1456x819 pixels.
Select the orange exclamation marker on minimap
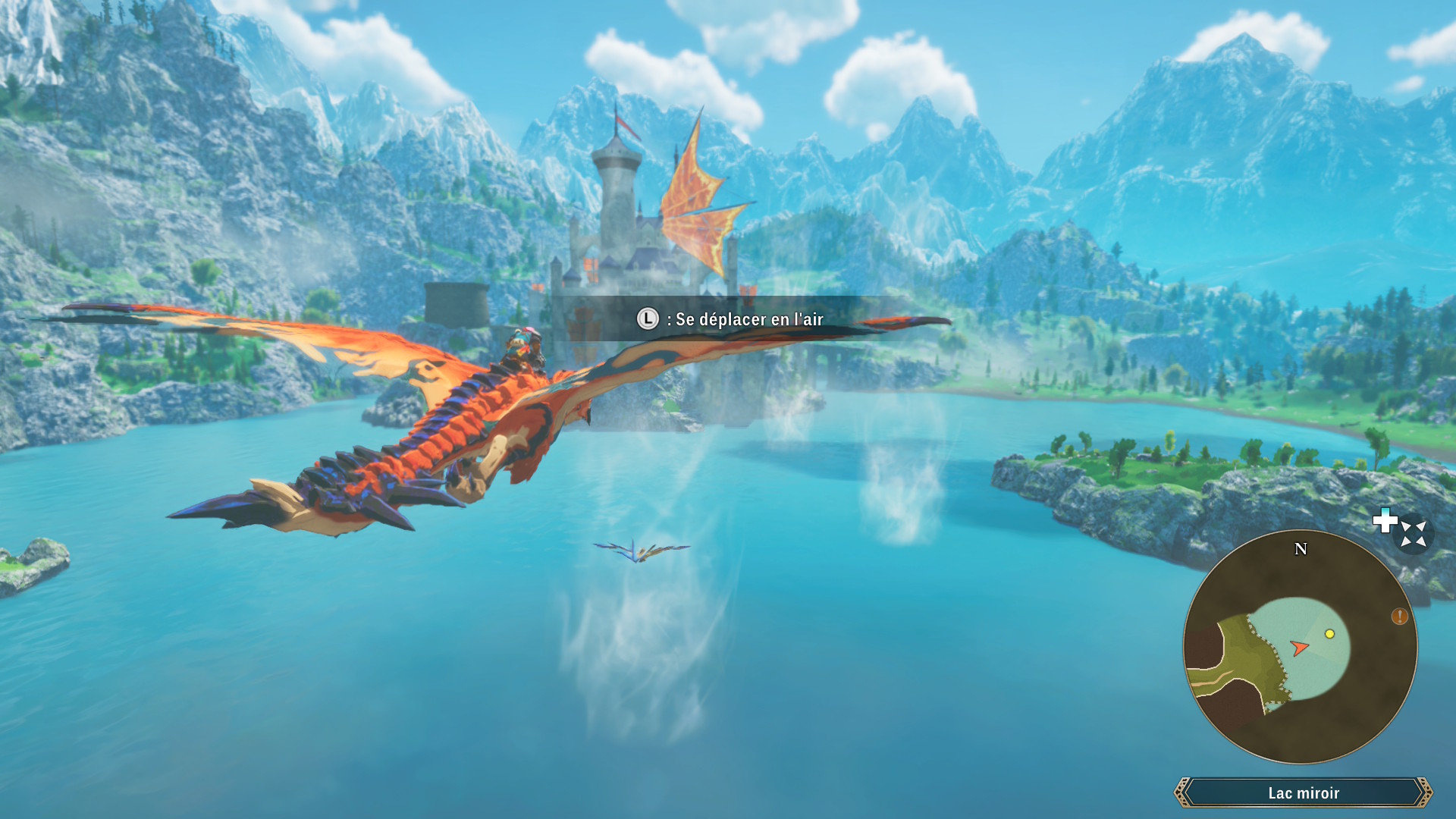point(1399,617)
